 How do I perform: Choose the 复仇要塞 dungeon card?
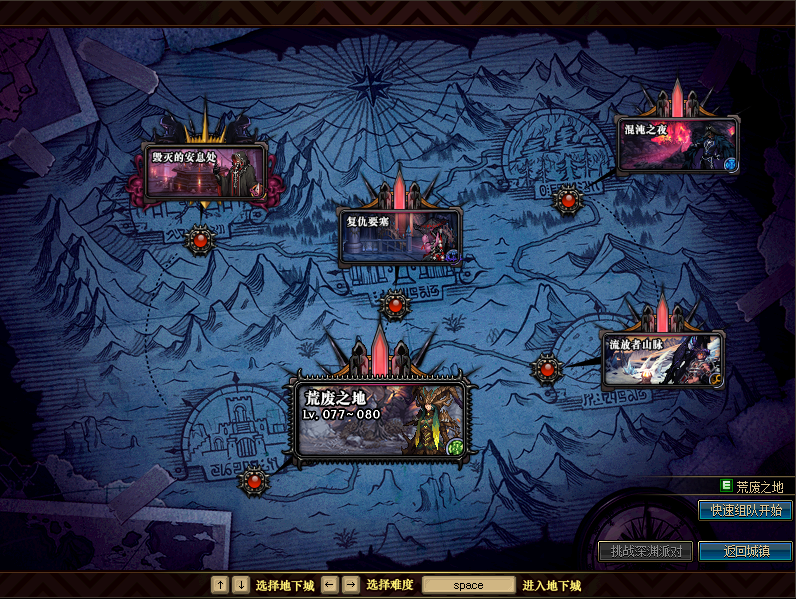(x=400, y=237)
